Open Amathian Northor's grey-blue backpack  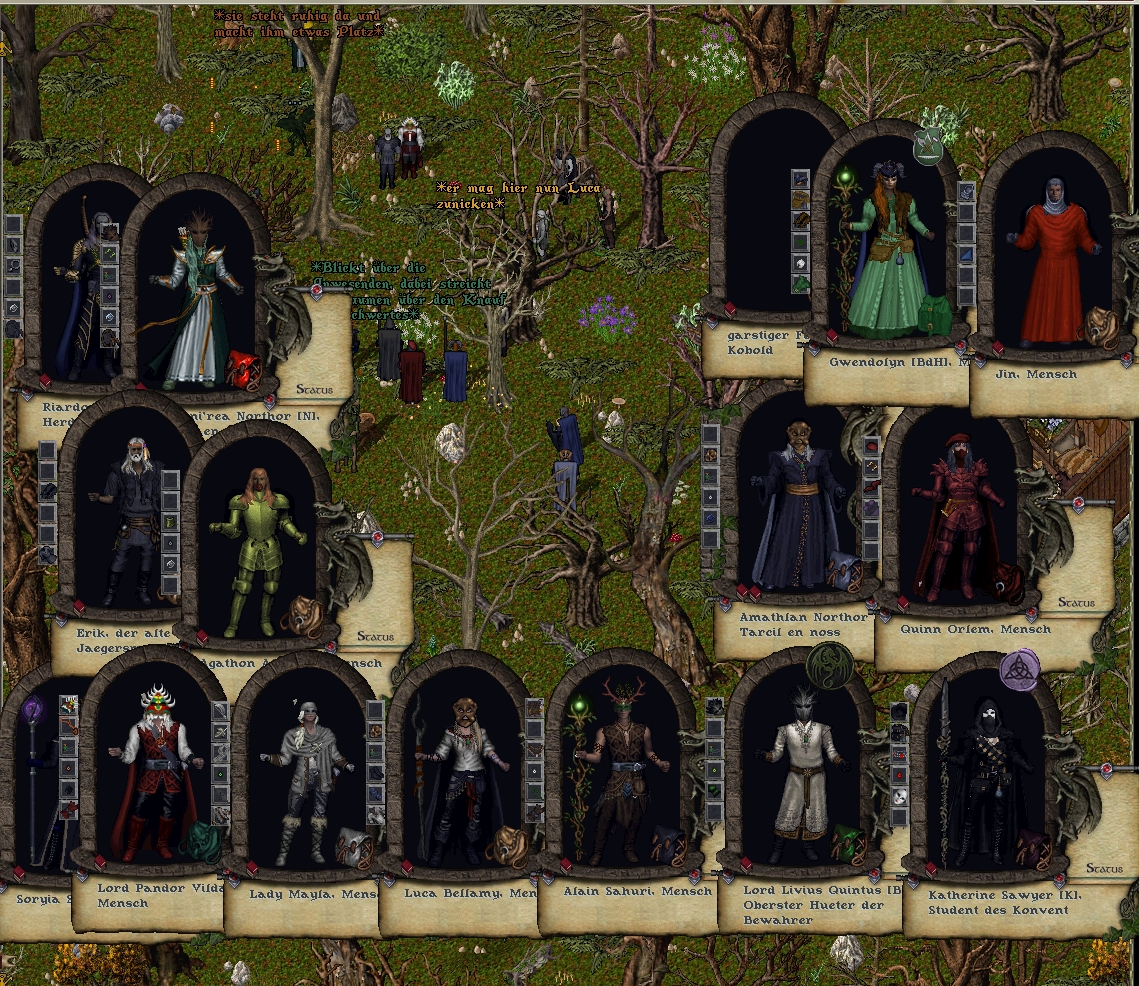click(843, 573)
